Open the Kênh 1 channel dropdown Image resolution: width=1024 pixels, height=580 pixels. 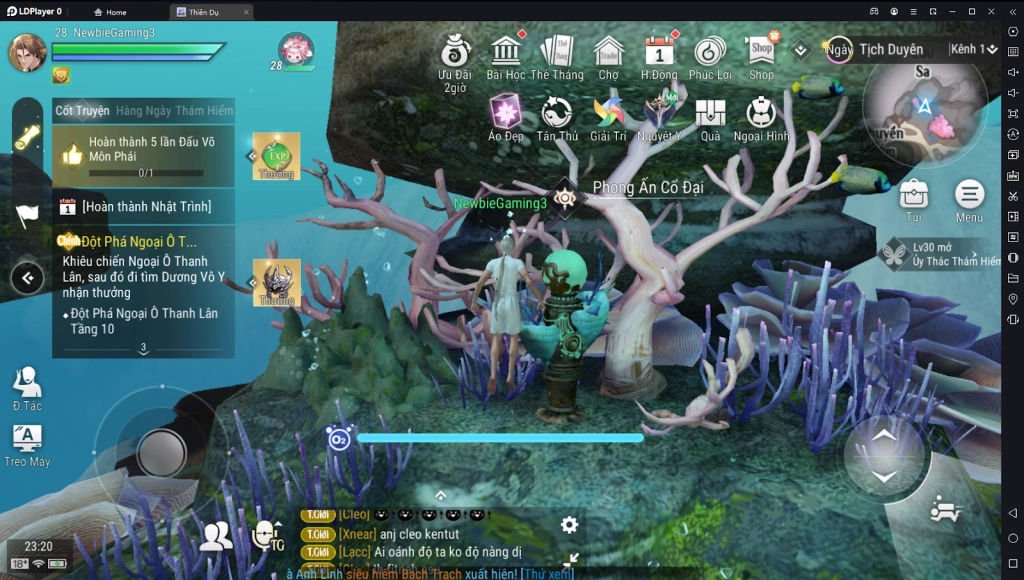[x=973, y=49]
